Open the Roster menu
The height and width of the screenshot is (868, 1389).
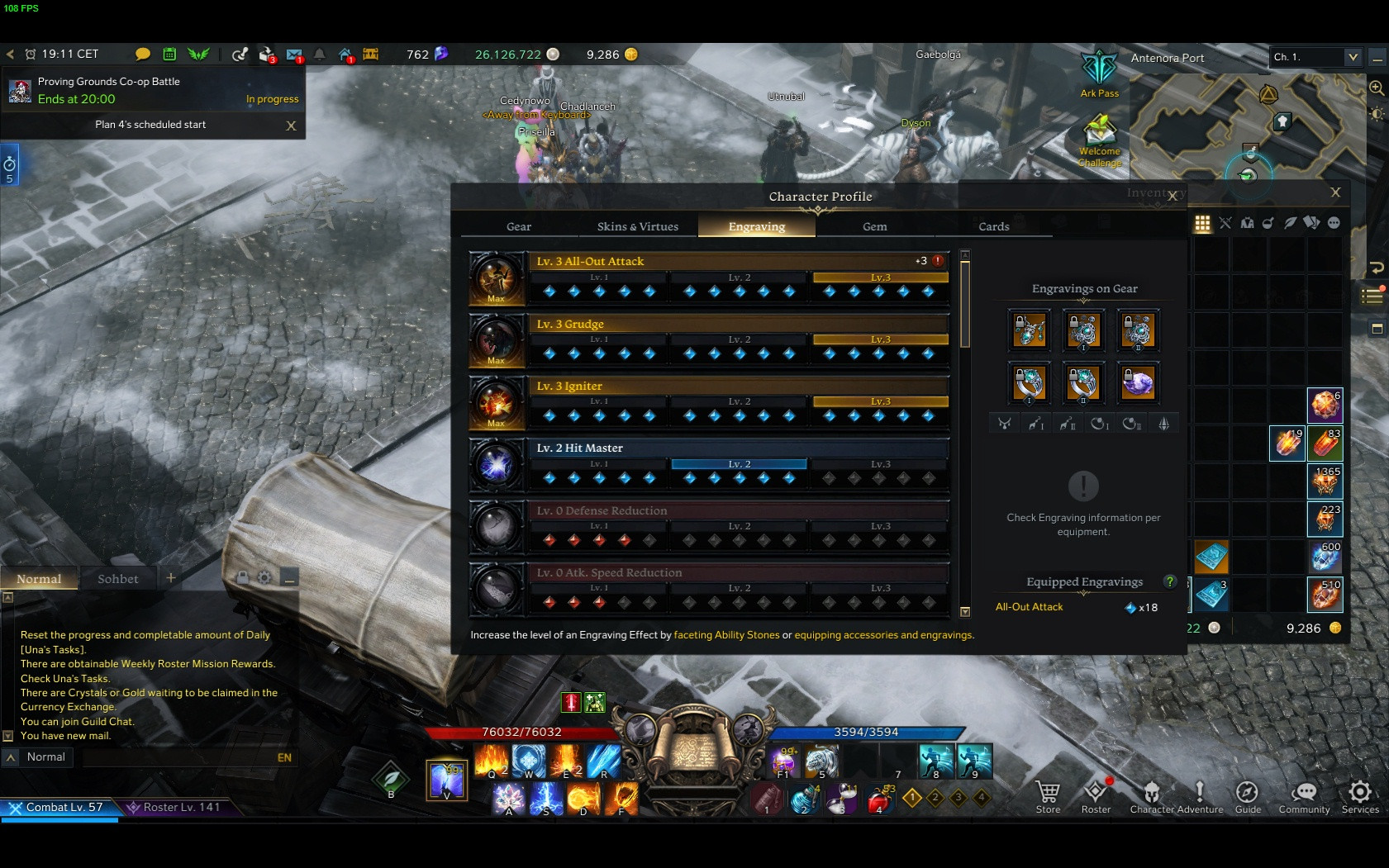coord(1096,796)
